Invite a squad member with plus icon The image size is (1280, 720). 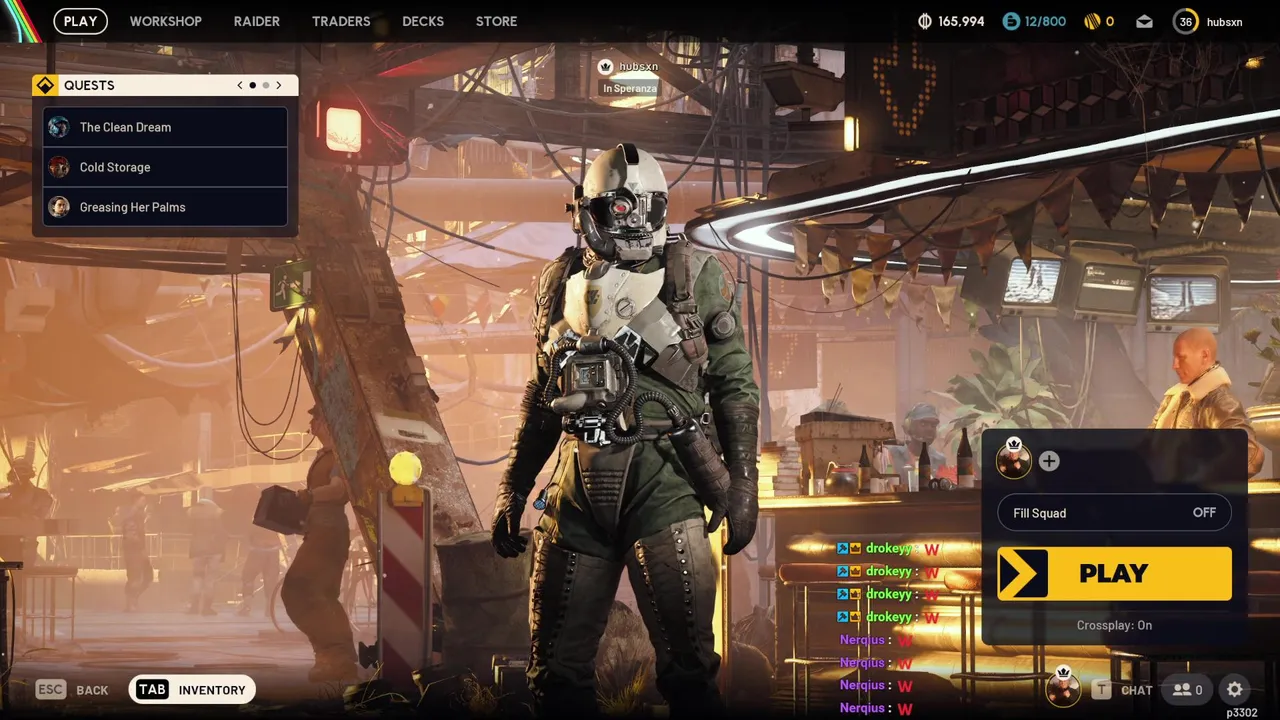coord(1048,461)
